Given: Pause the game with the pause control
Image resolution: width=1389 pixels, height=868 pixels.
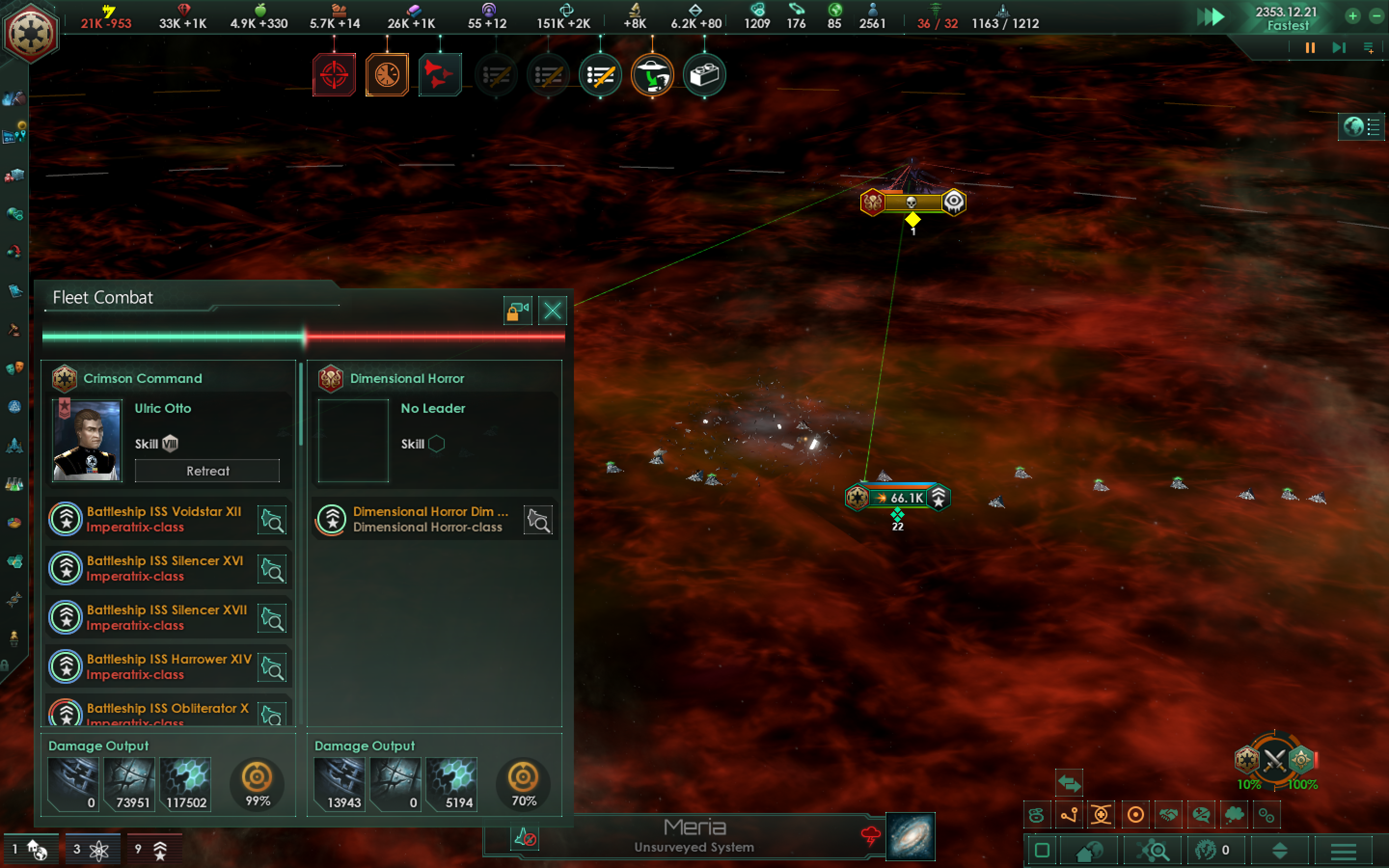Looking at the screenshot, I should coord(1310,48).
